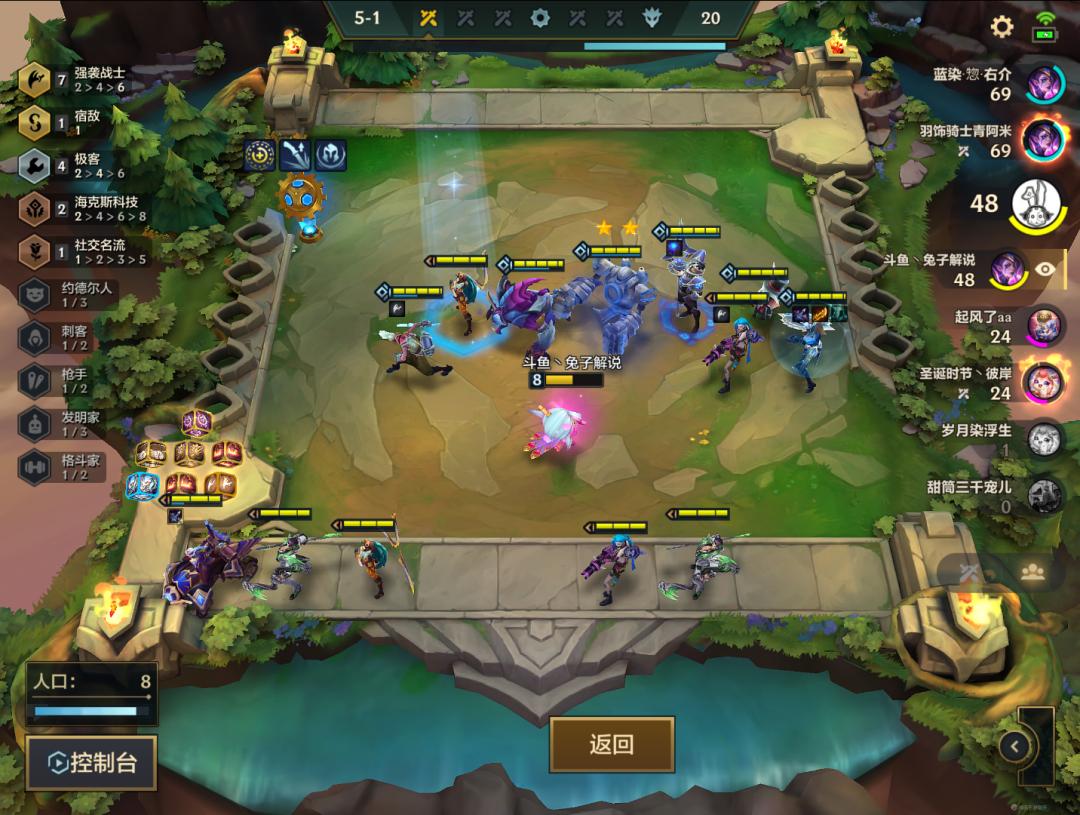Image resolution: width=1080 pixels, height=815 pixels.
Task: Show the 海克斯科技 trait details
Action: [80, 208]
